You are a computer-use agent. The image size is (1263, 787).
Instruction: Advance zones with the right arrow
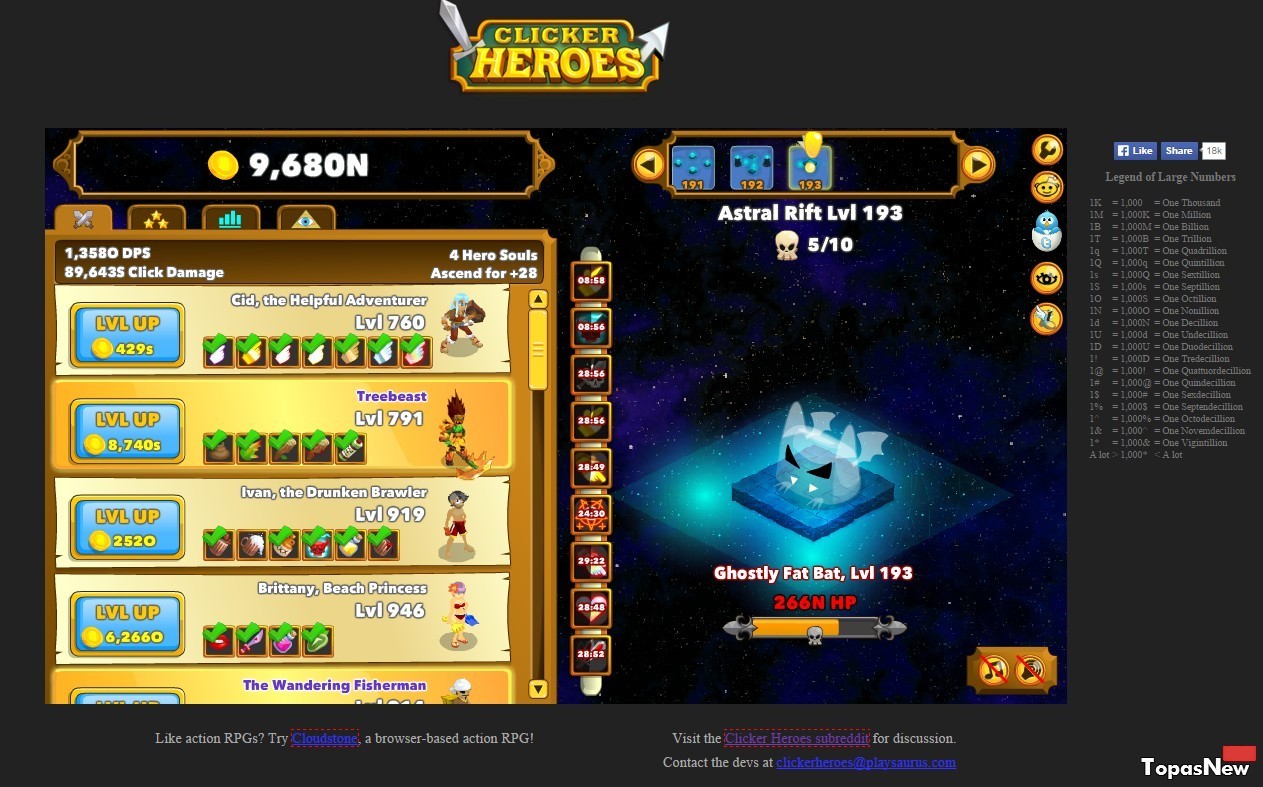[977, 164]
